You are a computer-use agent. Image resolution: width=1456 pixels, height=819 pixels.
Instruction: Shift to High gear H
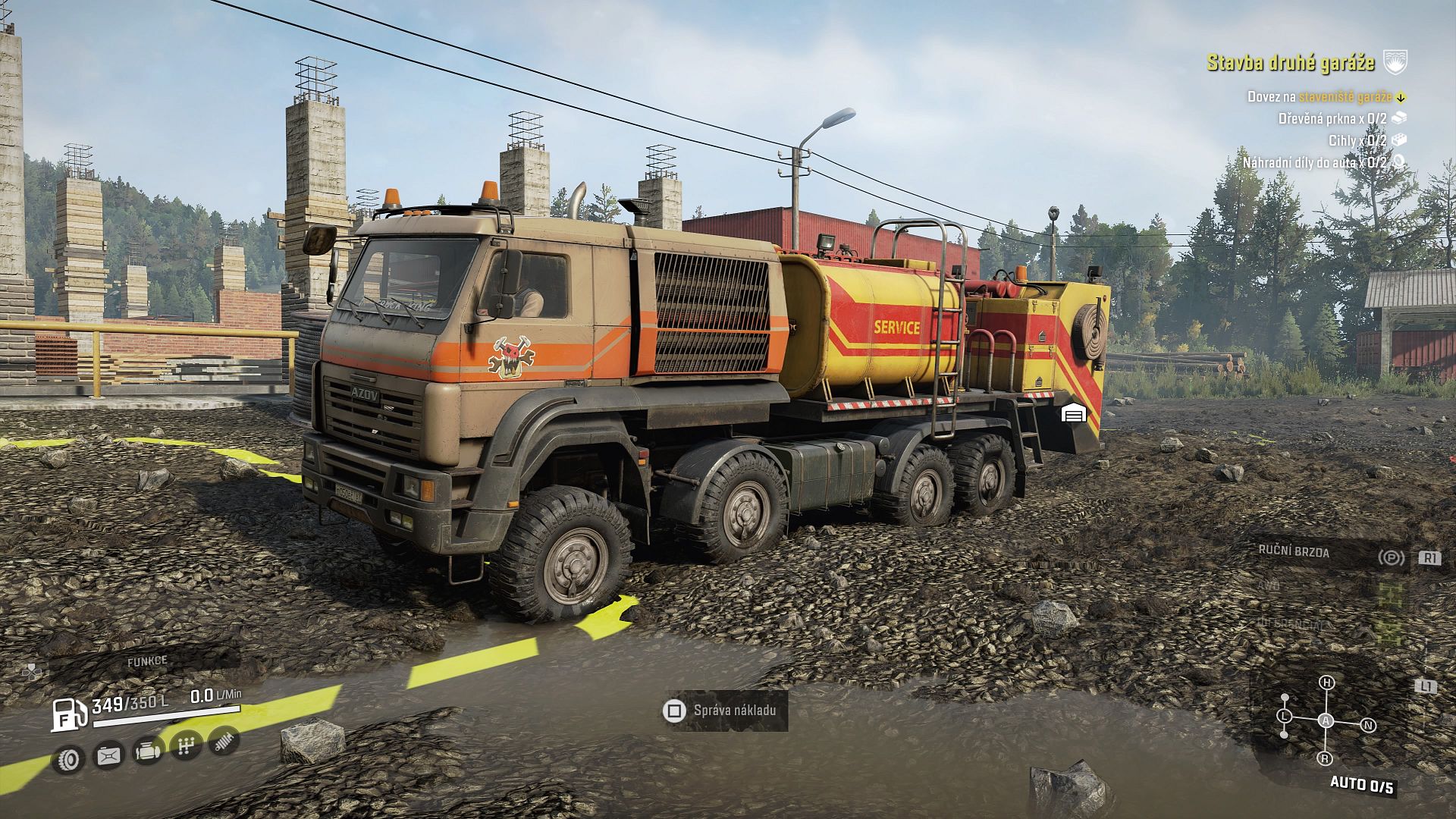[1326, 682]
